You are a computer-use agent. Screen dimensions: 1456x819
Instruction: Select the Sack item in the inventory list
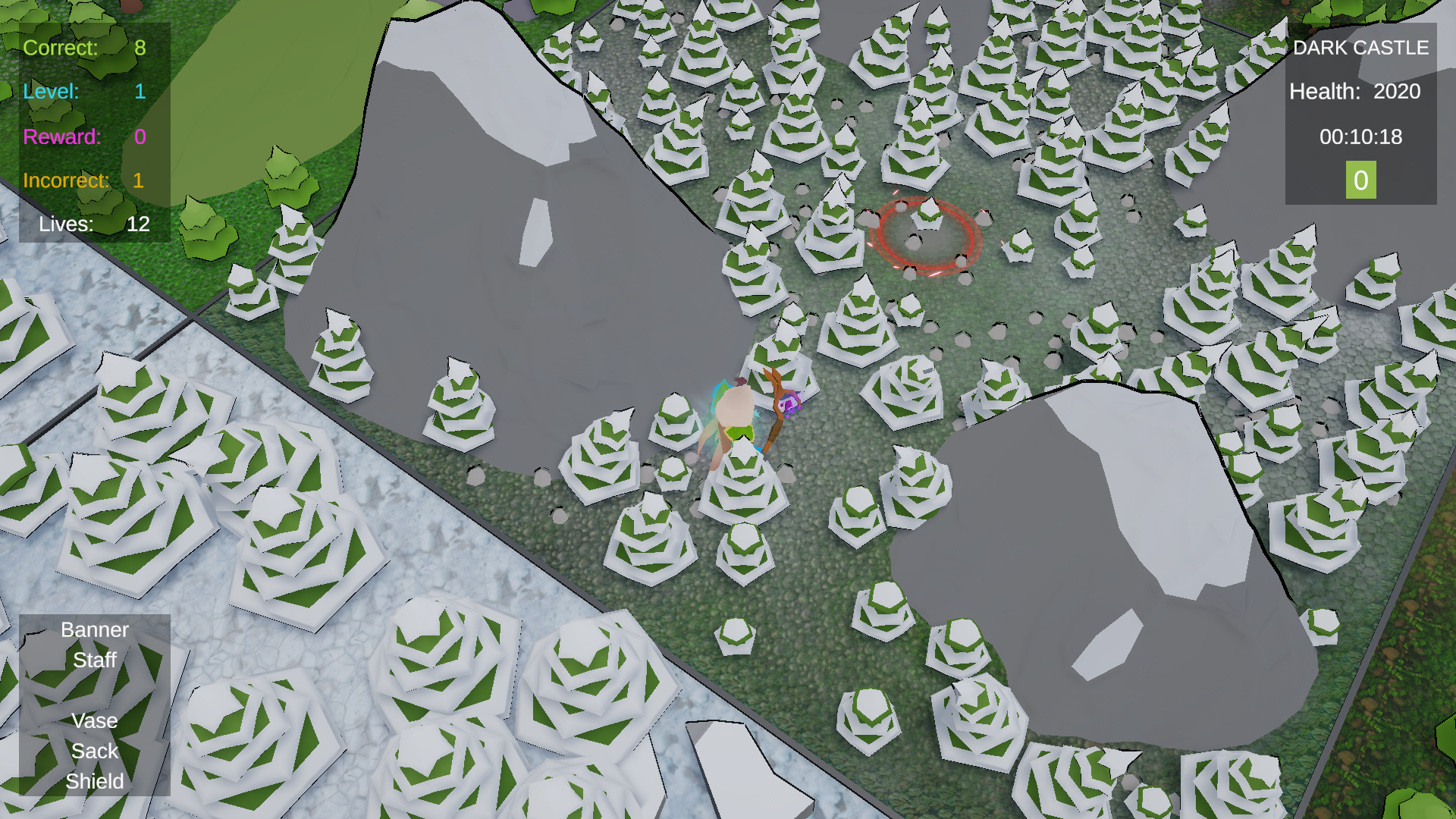click(x=93, y=751)
